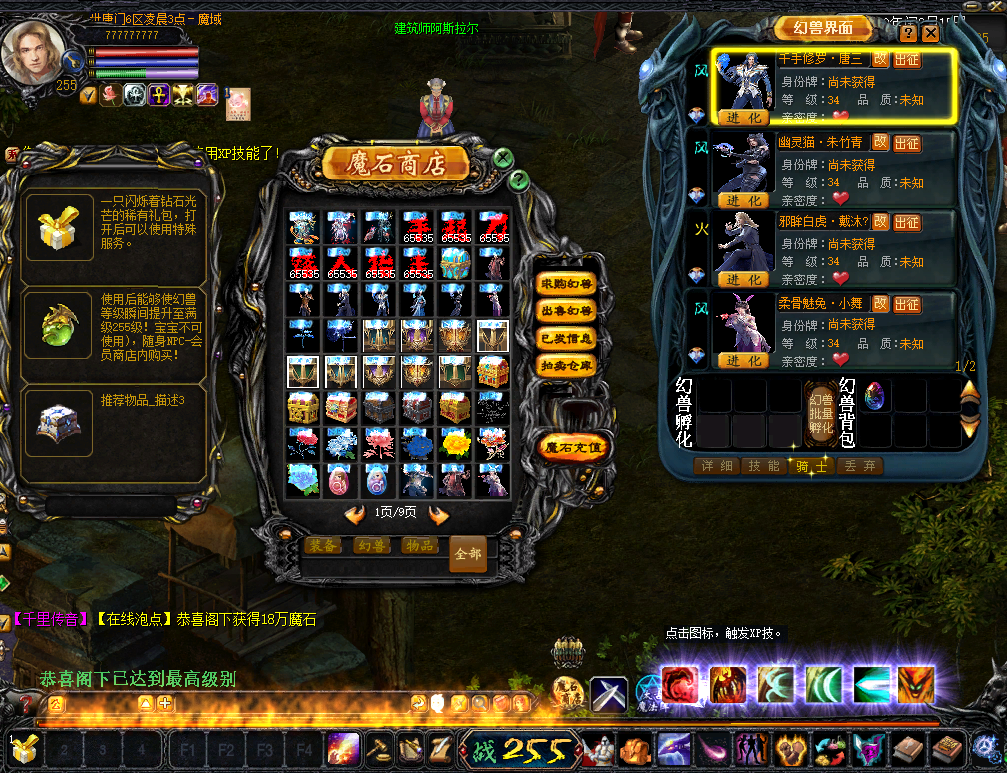Activate the red swirl XP skill icon
The height and width of the screenshot is (773, 1007).
coord(681,685)
